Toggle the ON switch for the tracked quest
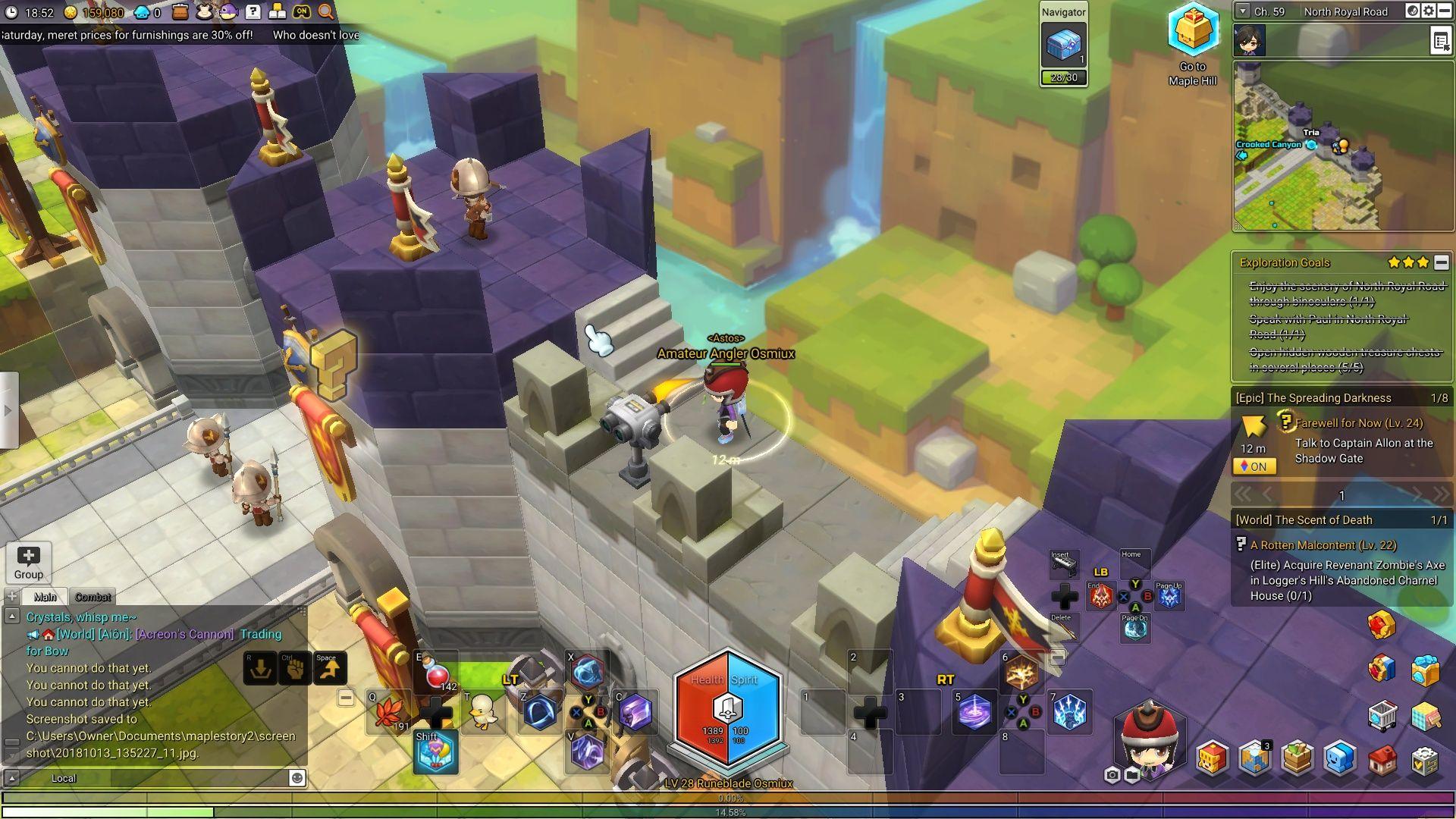The height and width of the screenshot is (819, 1456). [x=1254, y=466]
